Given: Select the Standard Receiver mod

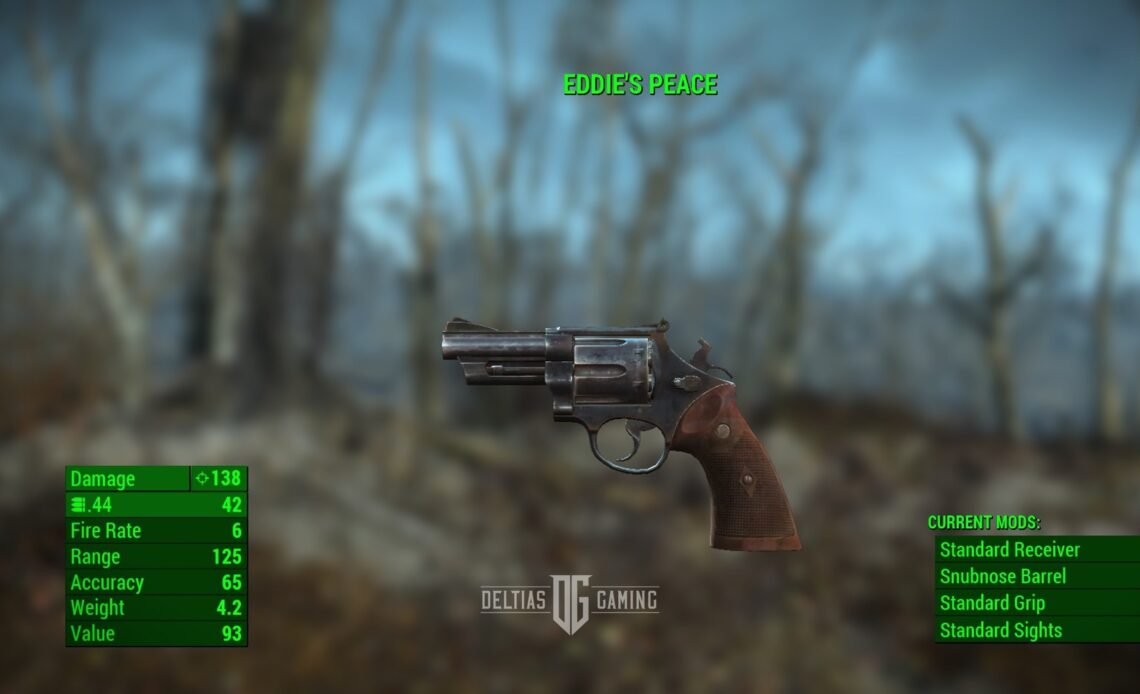Looking at the screenshot, I should tap(1010, 550).
